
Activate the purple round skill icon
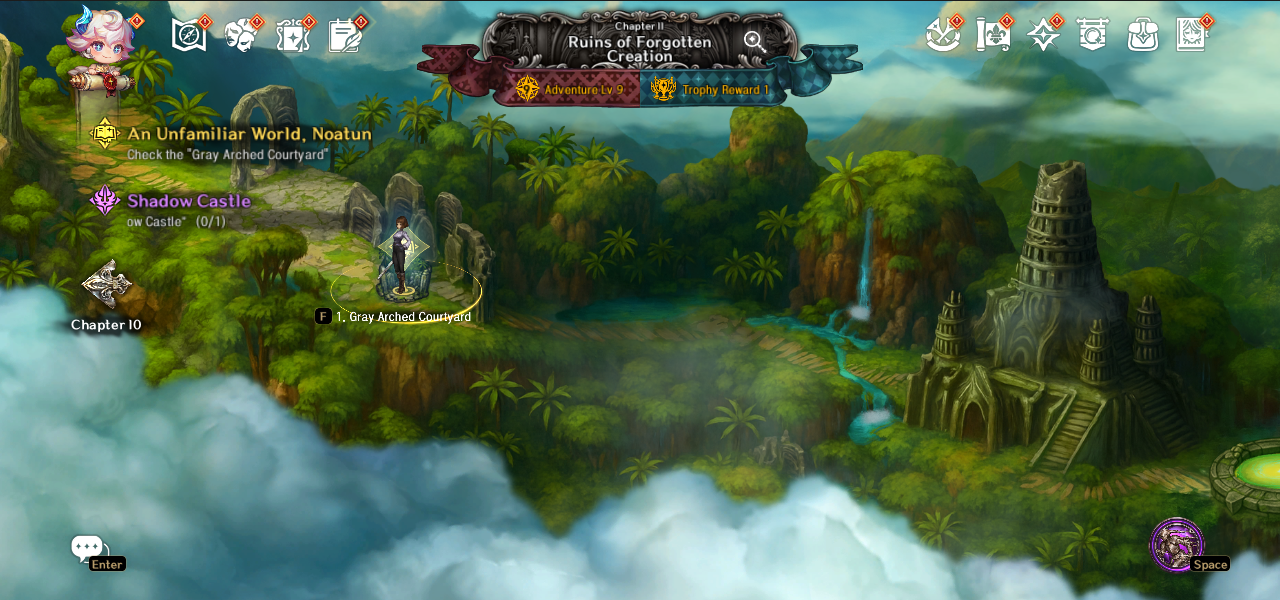tap(1176, 544)
